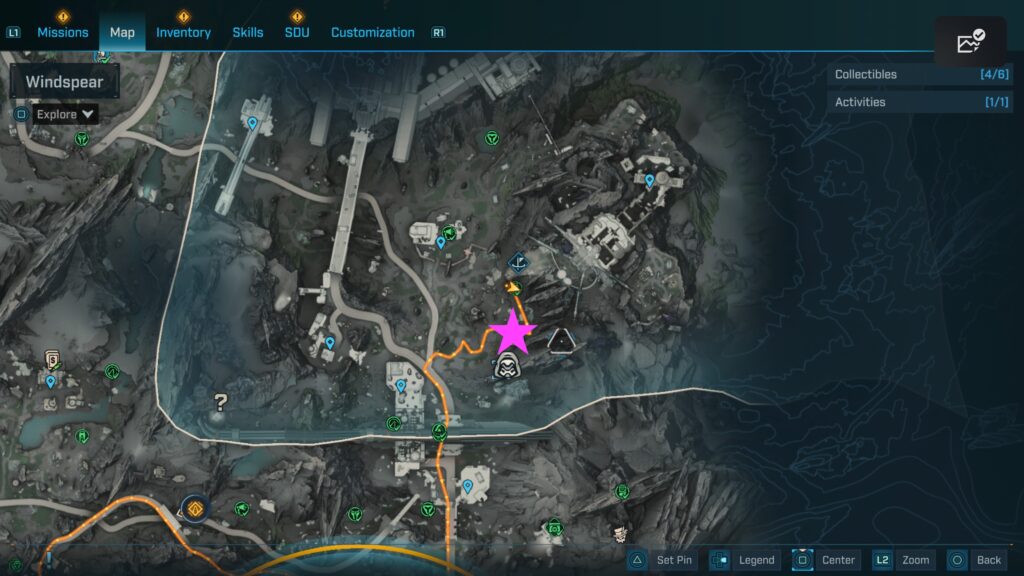The height and width of the screenshot is (576, 1024).
Task: Select the orange diamond mission marker
Action: 193,507
